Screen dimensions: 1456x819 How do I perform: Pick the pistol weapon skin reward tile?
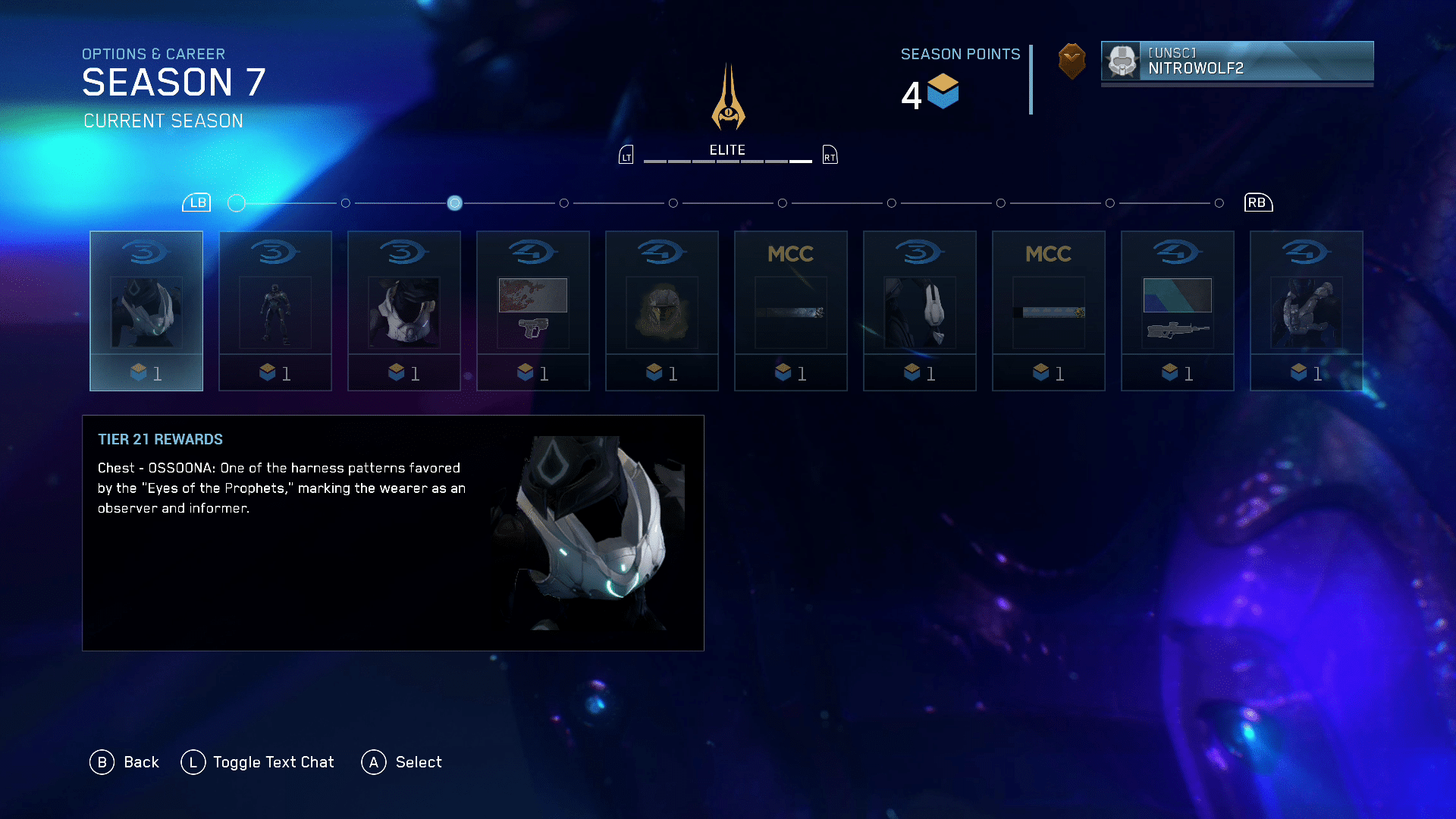click(533, 311)
